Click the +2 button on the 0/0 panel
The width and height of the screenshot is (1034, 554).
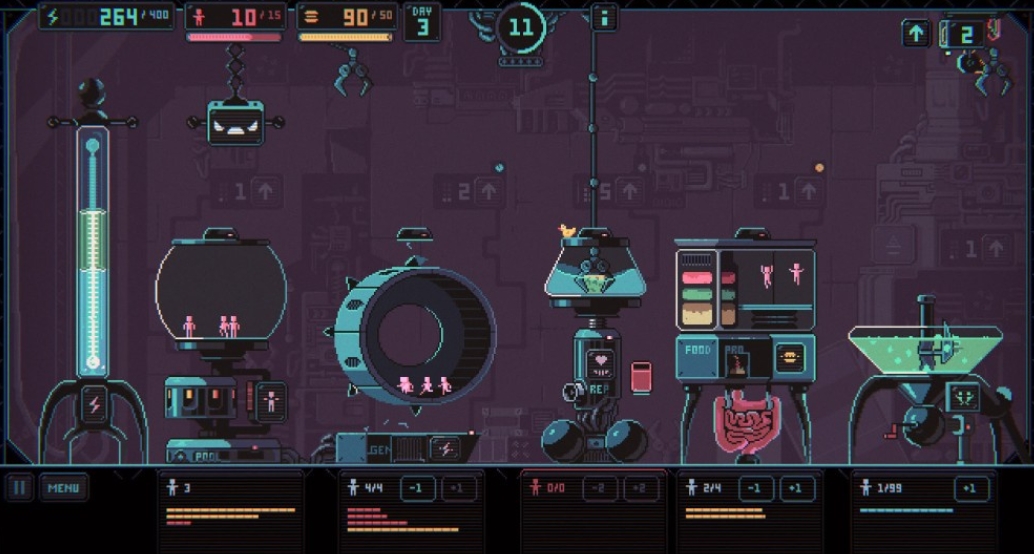640,489
